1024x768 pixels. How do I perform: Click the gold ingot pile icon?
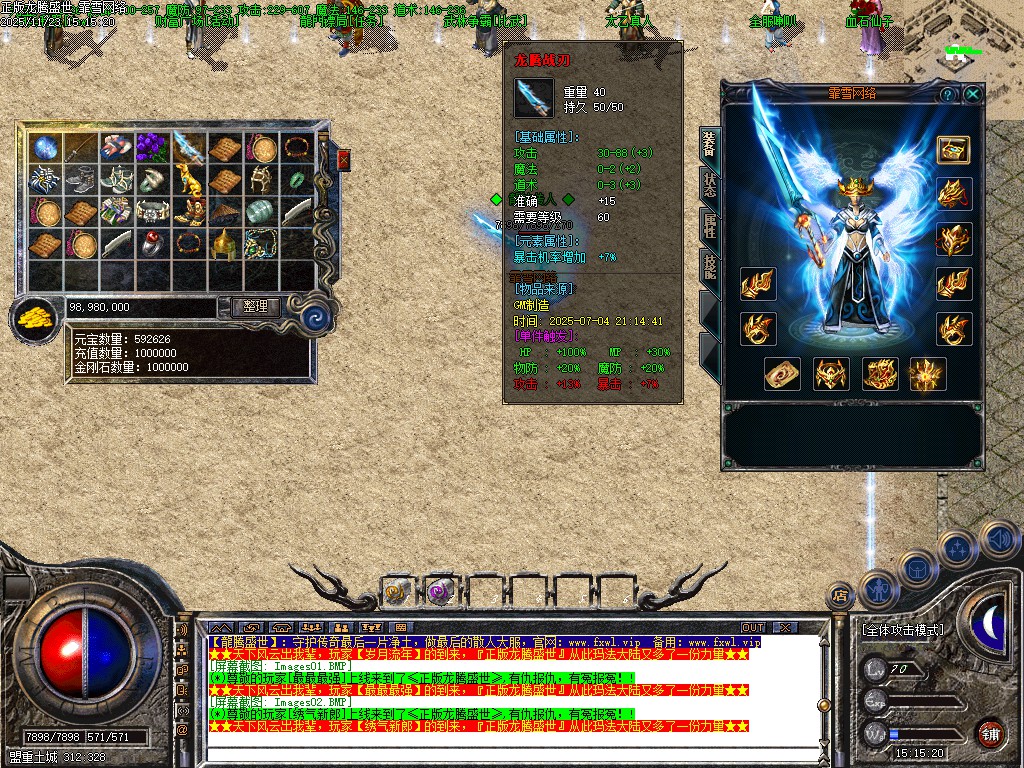35,319
